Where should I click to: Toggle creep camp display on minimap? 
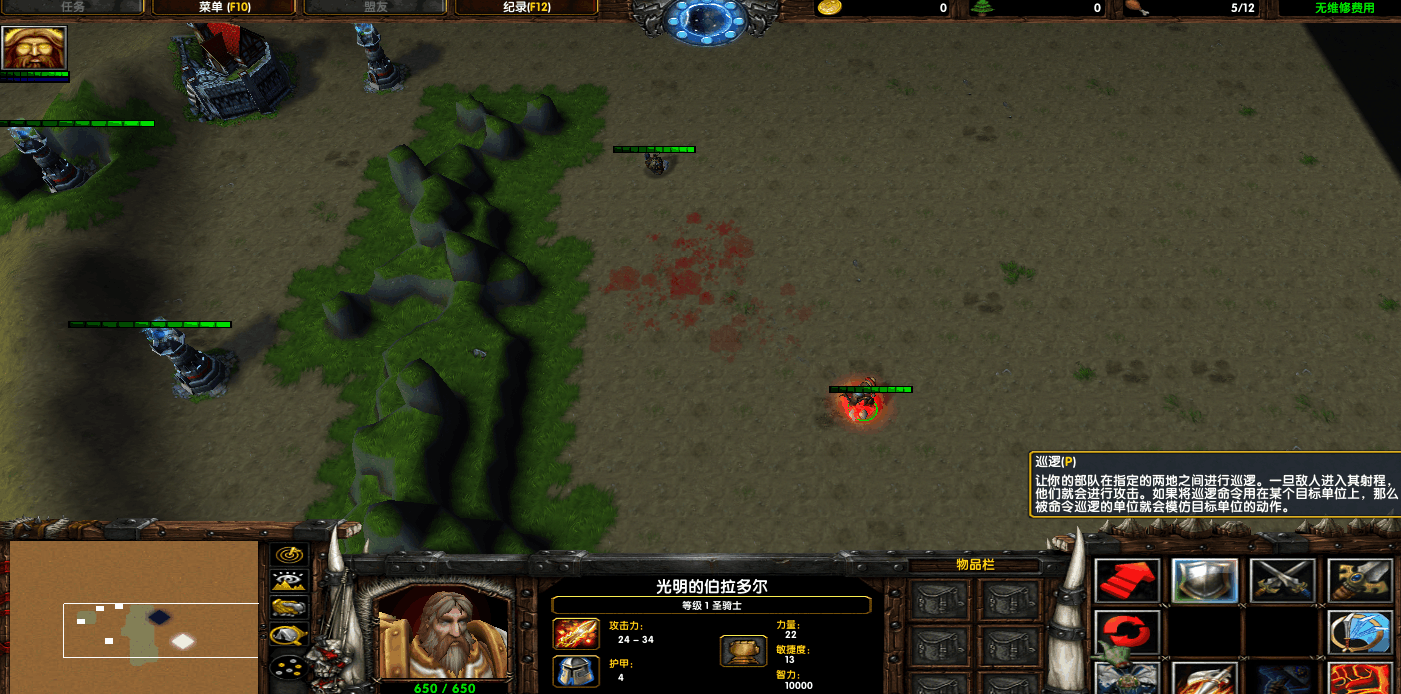(290, 634)
